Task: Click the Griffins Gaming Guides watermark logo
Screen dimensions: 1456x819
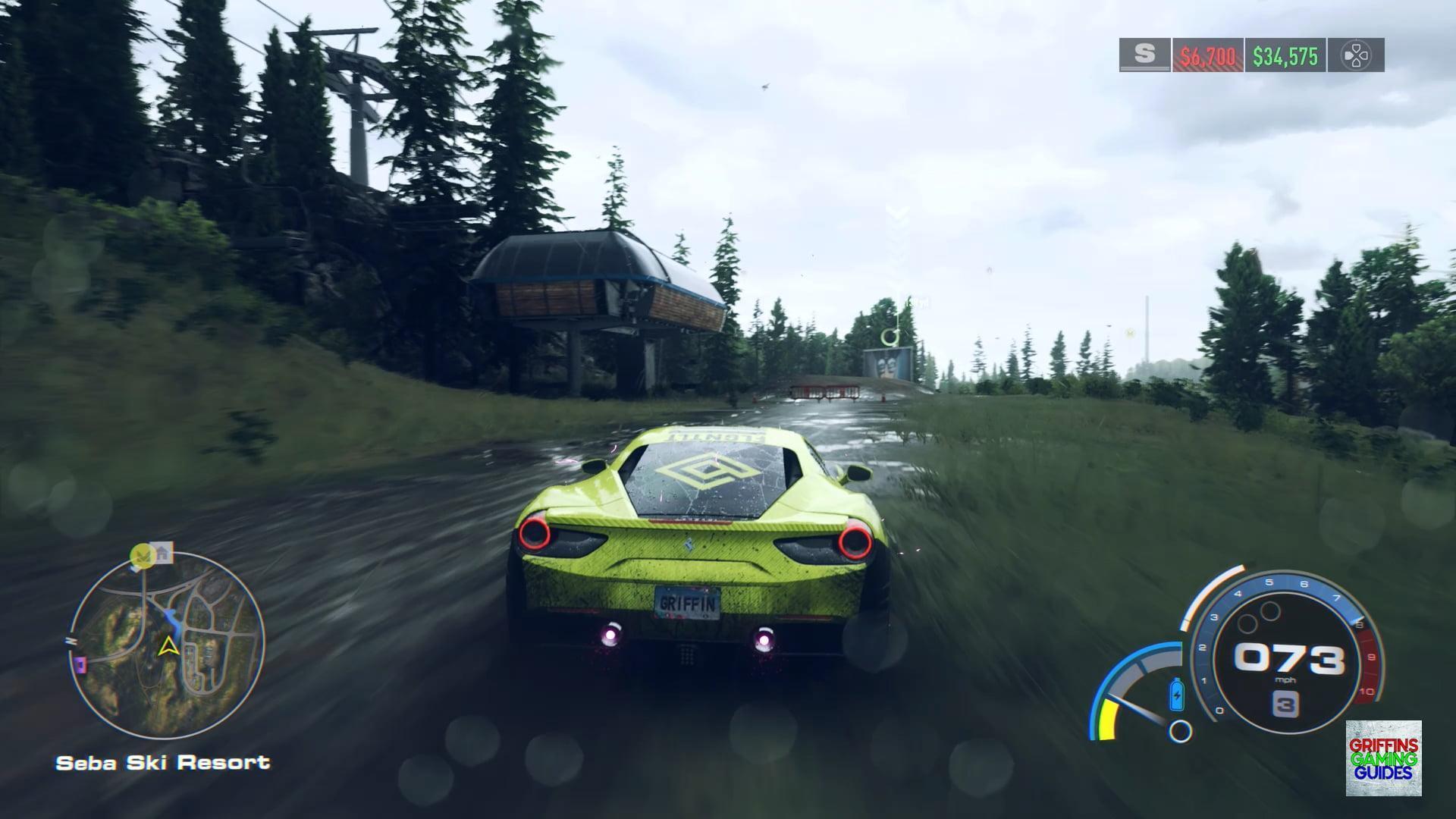Action: click(x=1383, y=758)
